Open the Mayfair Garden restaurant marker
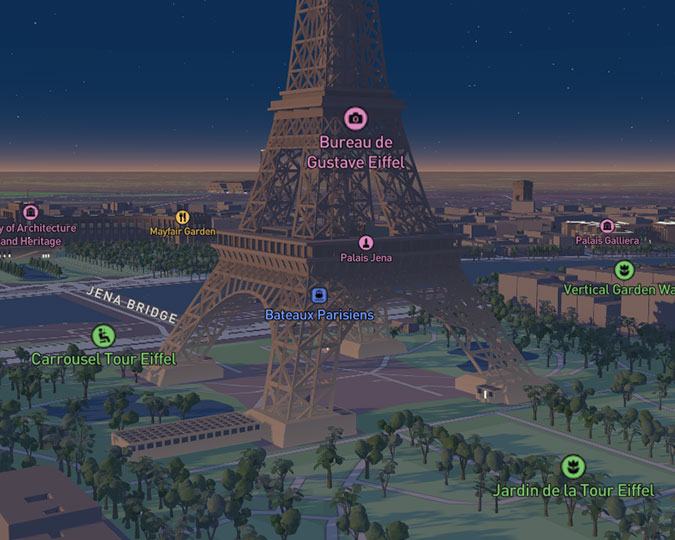The image size is (675, 540). point(182,217)
